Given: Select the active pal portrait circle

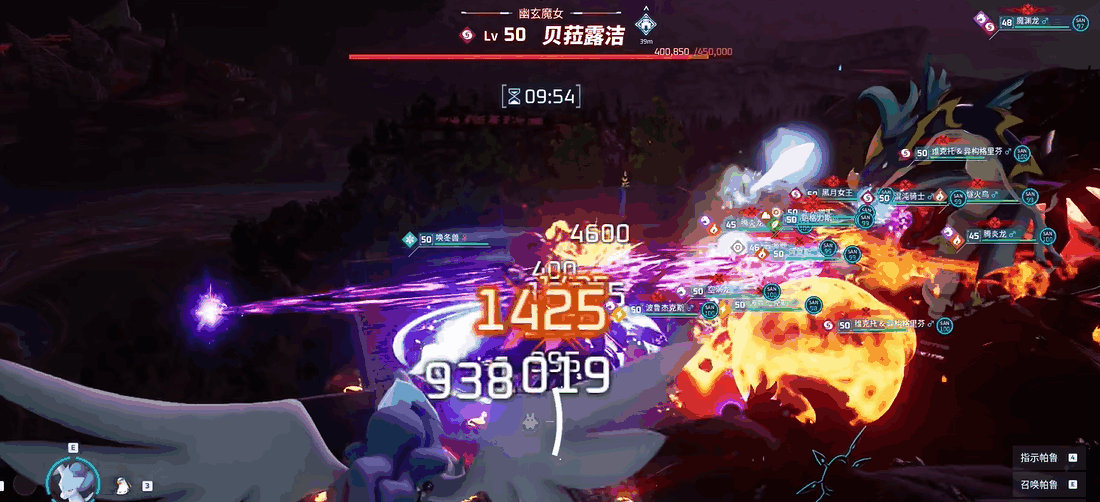Looking at the screenshot, I should point(72,479).
